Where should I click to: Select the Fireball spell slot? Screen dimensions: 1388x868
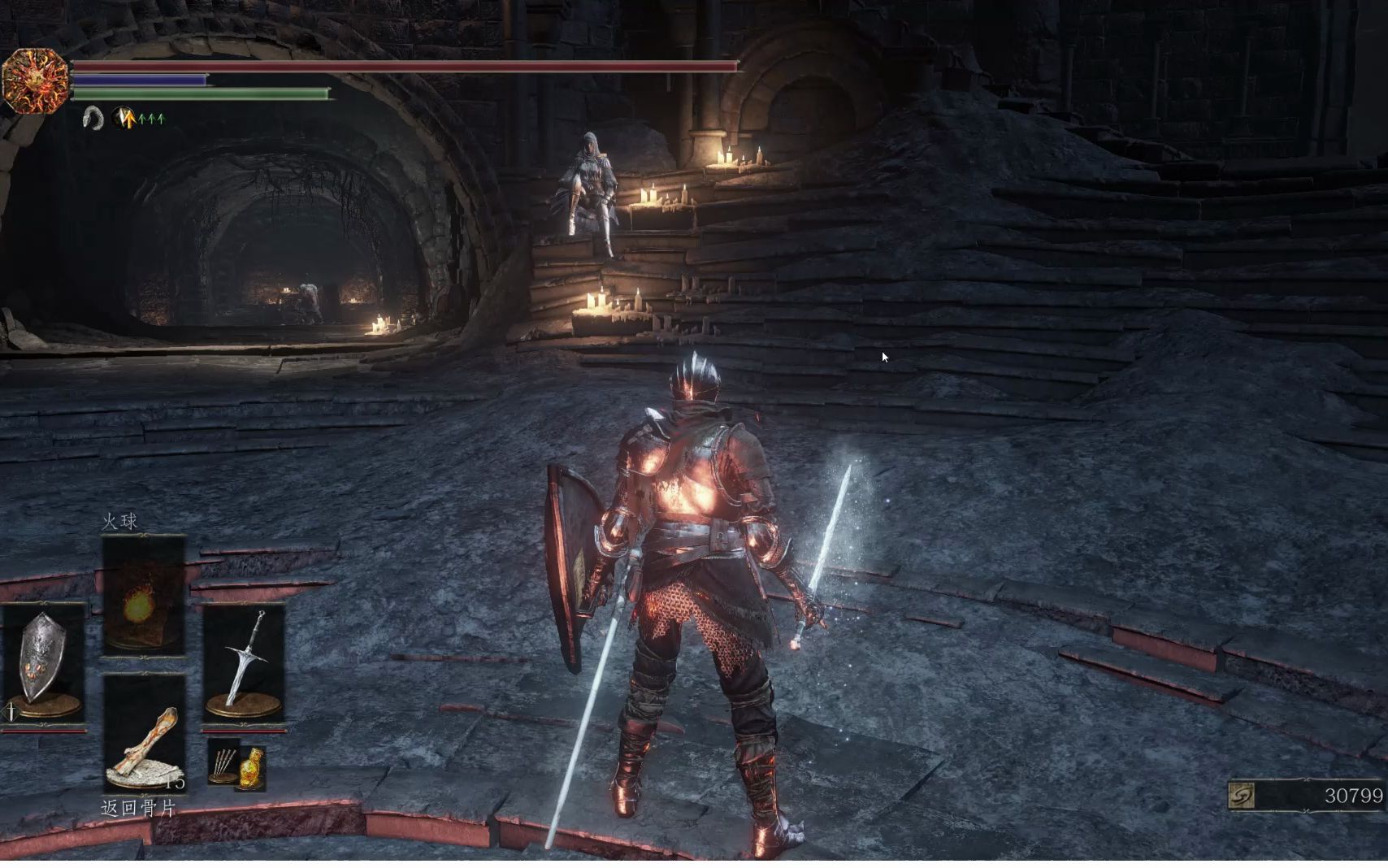[x=143, y=597]
